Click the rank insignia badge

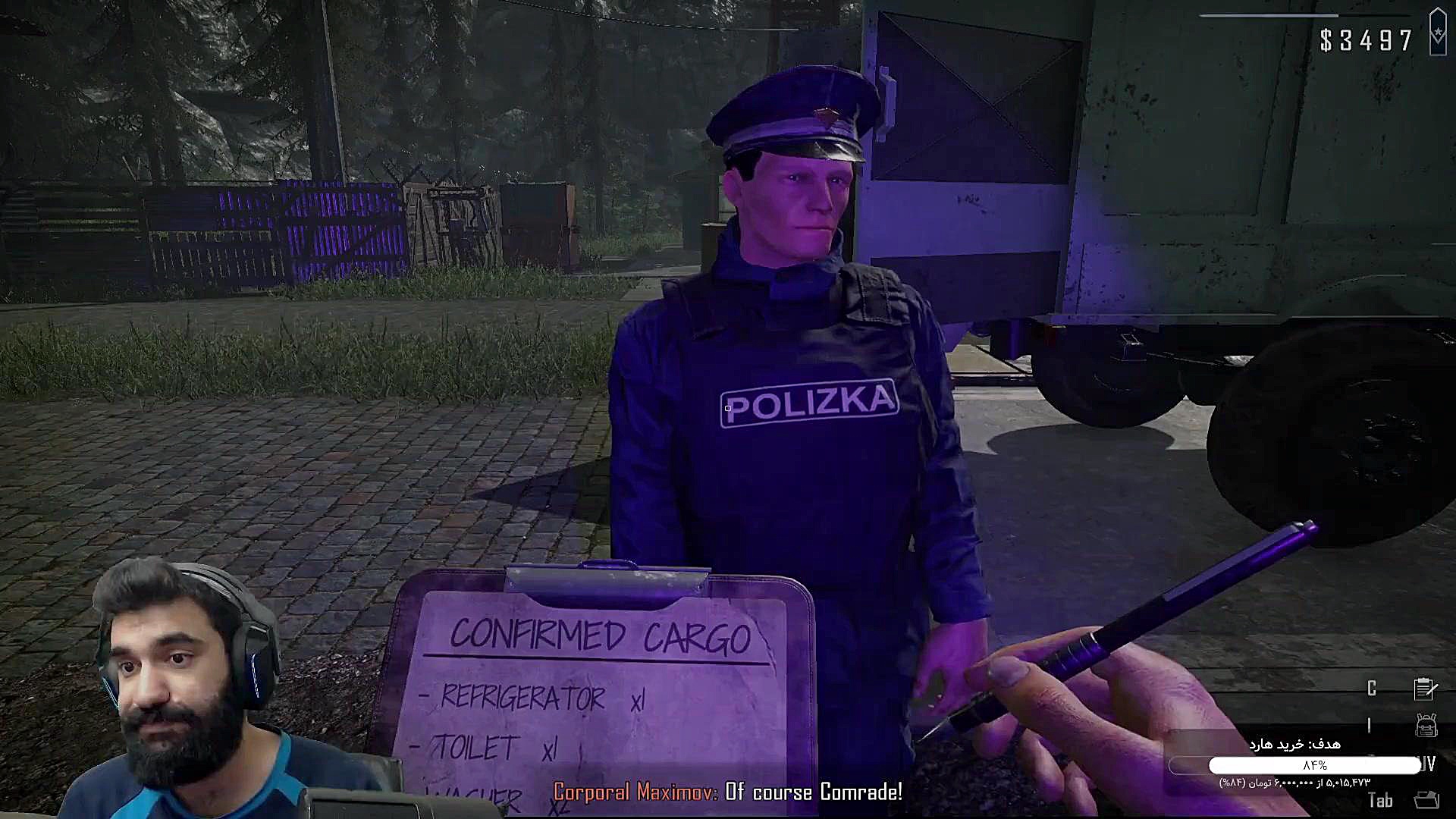pos(1438,33)
